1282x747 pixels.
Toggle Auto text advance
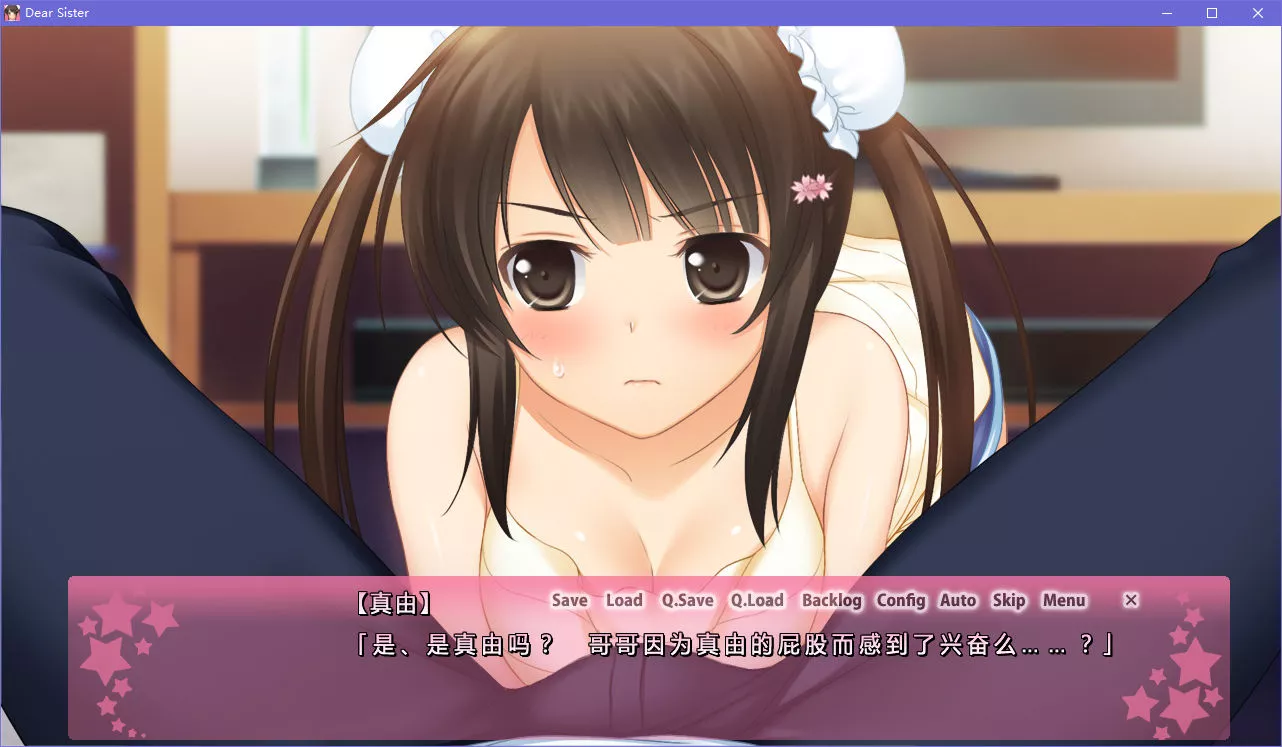click(x=958, y=600)
